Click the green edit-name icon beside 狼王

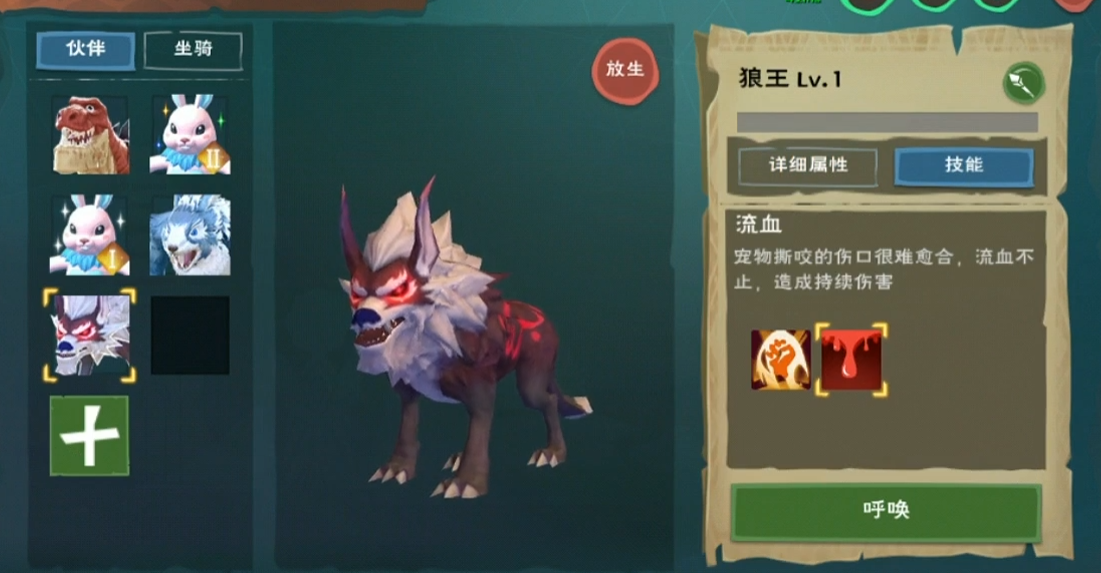click(x=1023, y=83)
